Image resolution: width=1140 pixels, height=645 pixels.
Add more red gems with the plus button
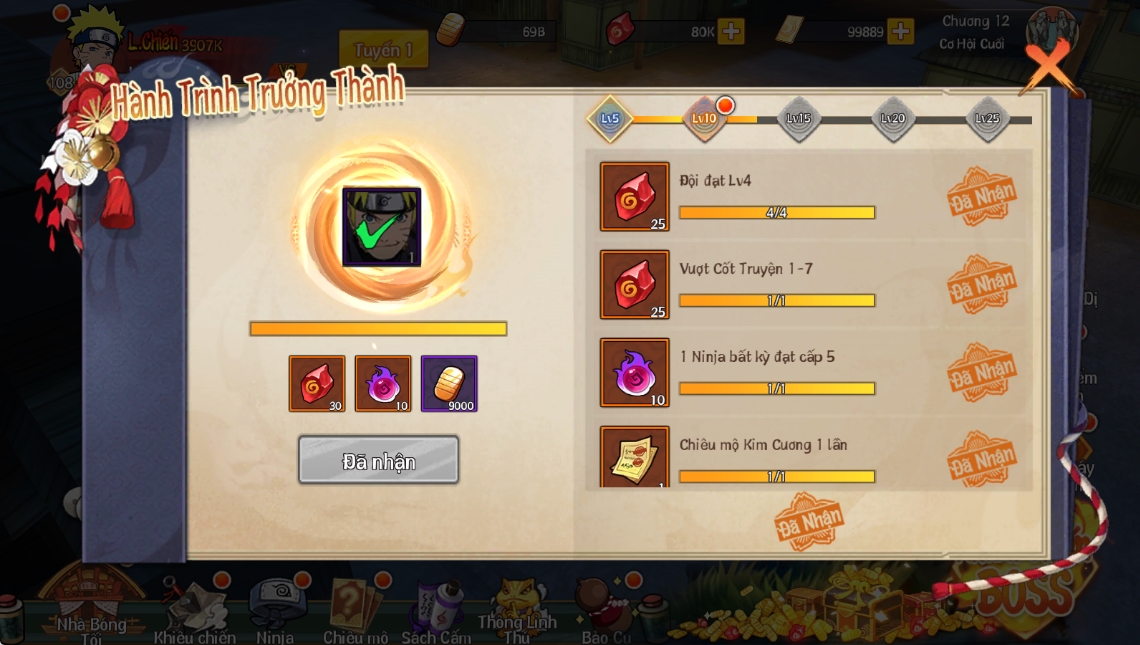(731, 32)
